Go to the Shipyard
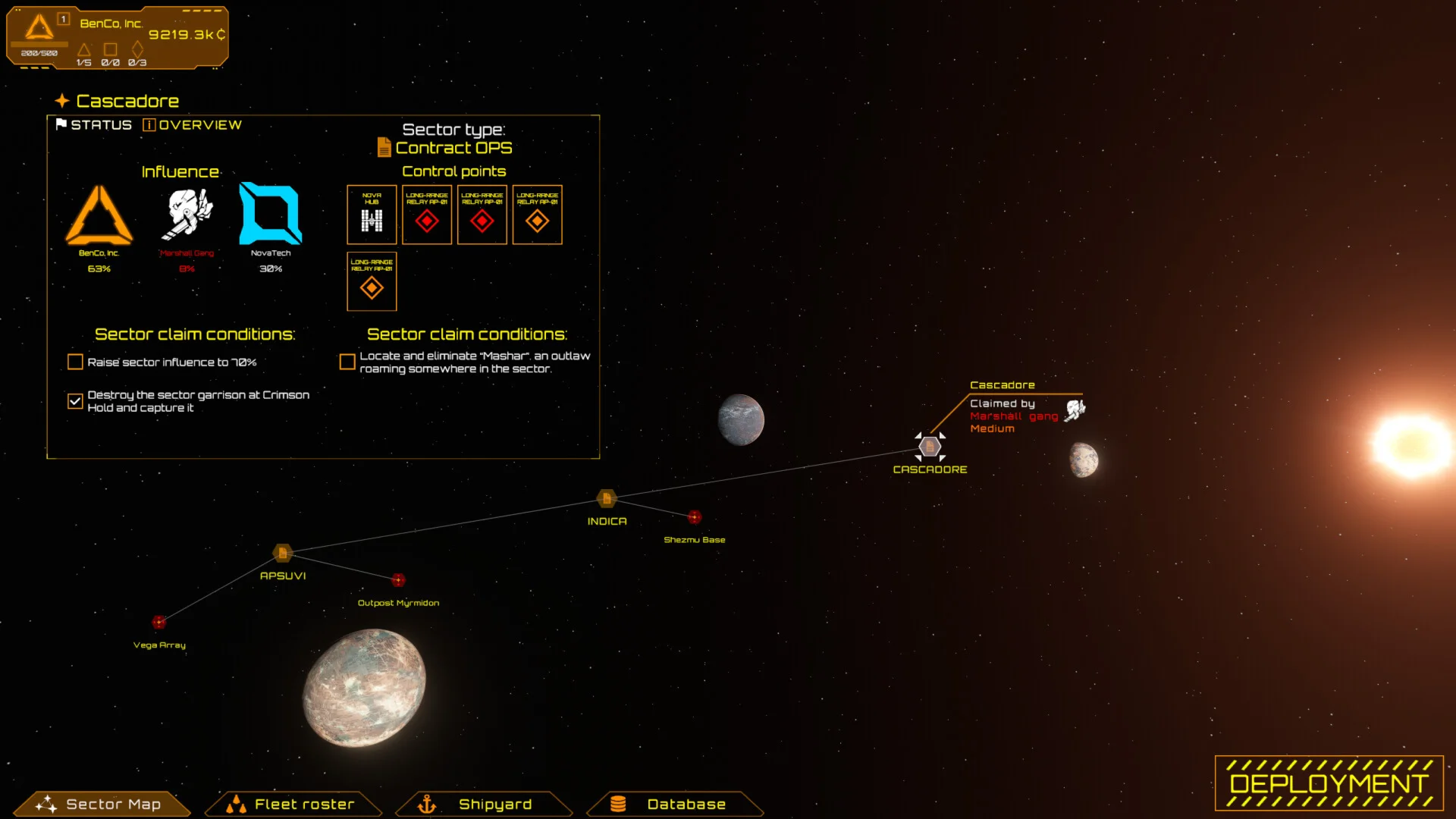 point(484,804)
